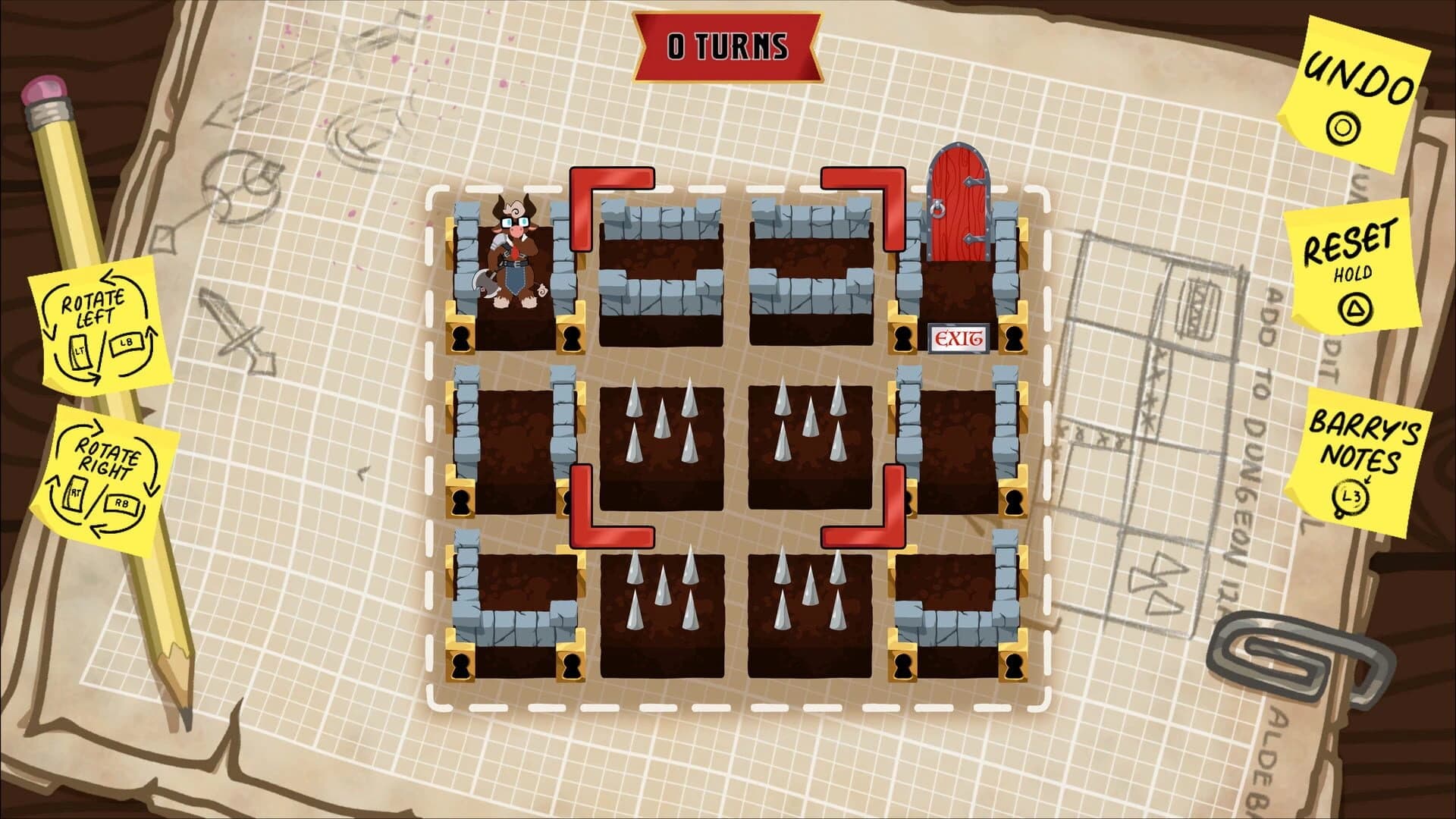
Task: Select the minotaur adventurer tile
Action: pyautogui.click(x=516, y=258)
